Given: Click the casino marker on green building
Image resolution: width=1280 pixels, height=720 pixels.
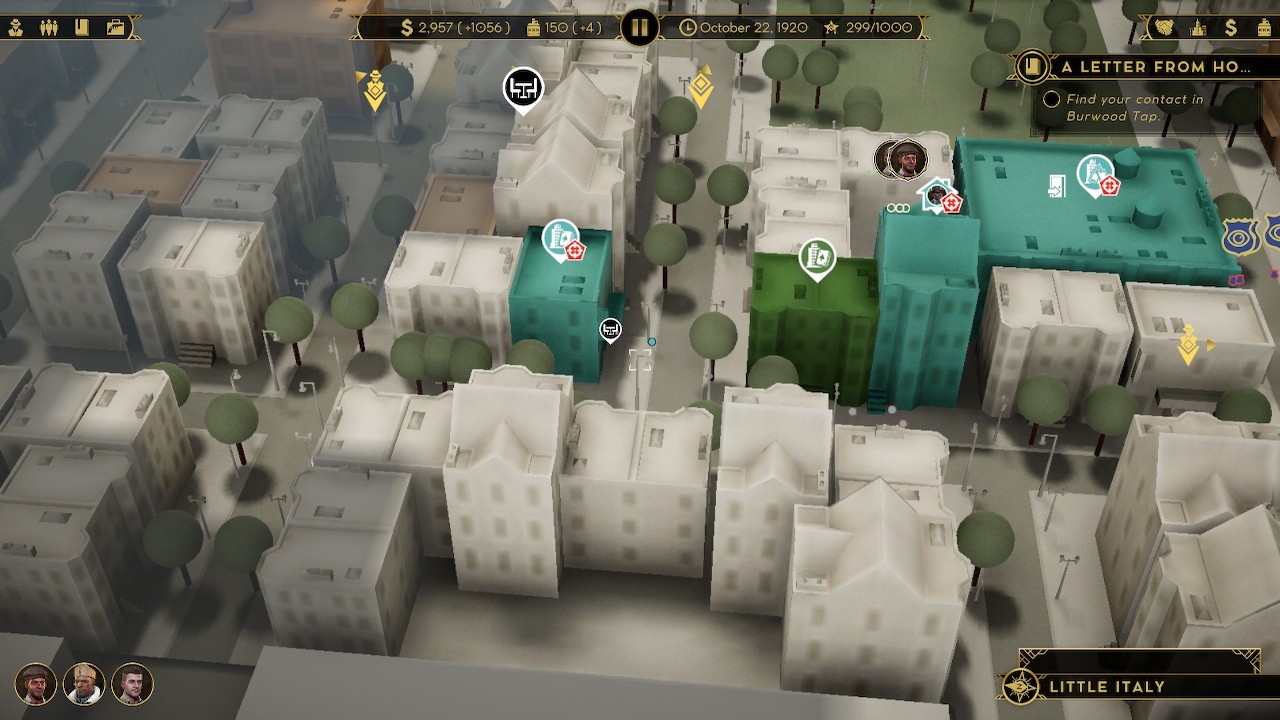Looking at the screenshot, I should click(x=817, y=258).
